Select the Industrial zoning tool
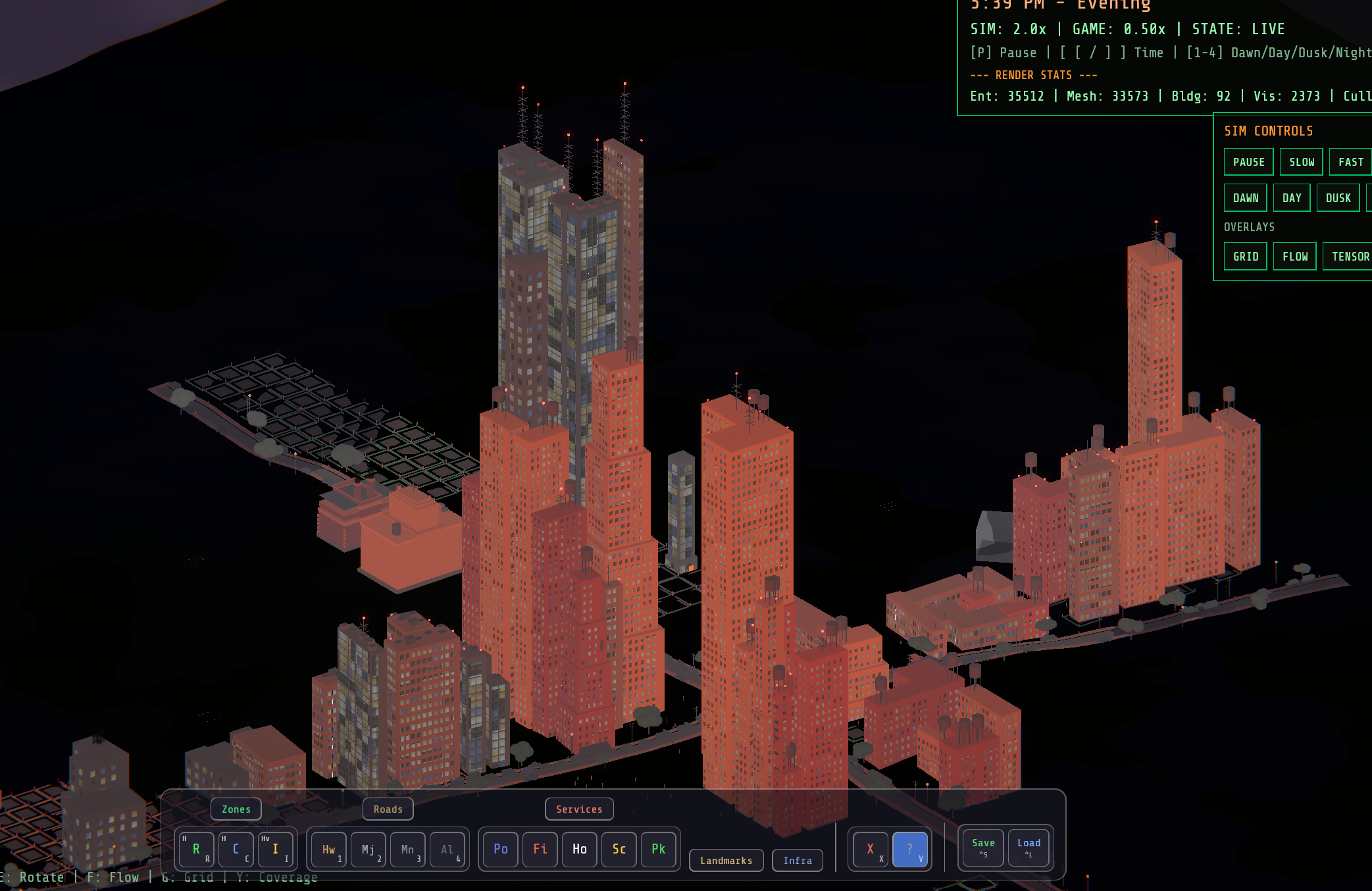Viewport: 1372px width, 891px height. click(276, 849)
